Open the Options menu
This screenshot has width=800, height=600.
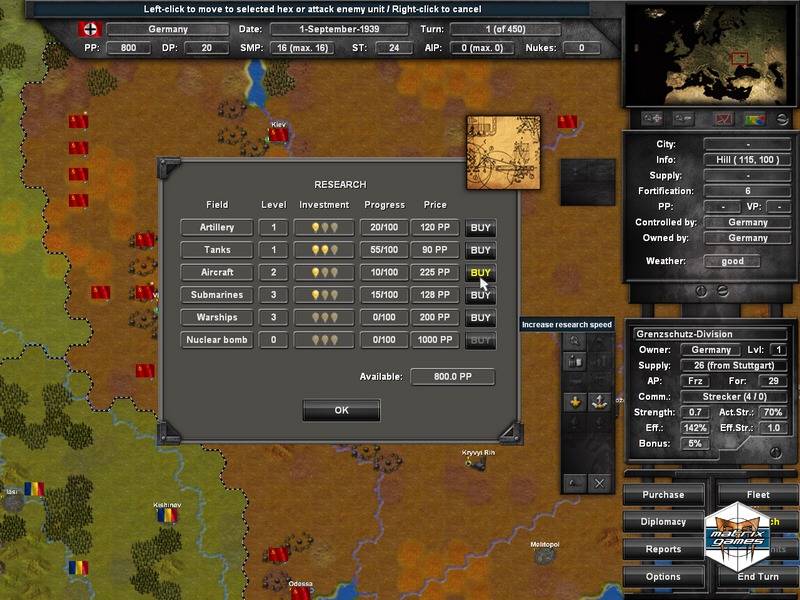click(663, 577)
